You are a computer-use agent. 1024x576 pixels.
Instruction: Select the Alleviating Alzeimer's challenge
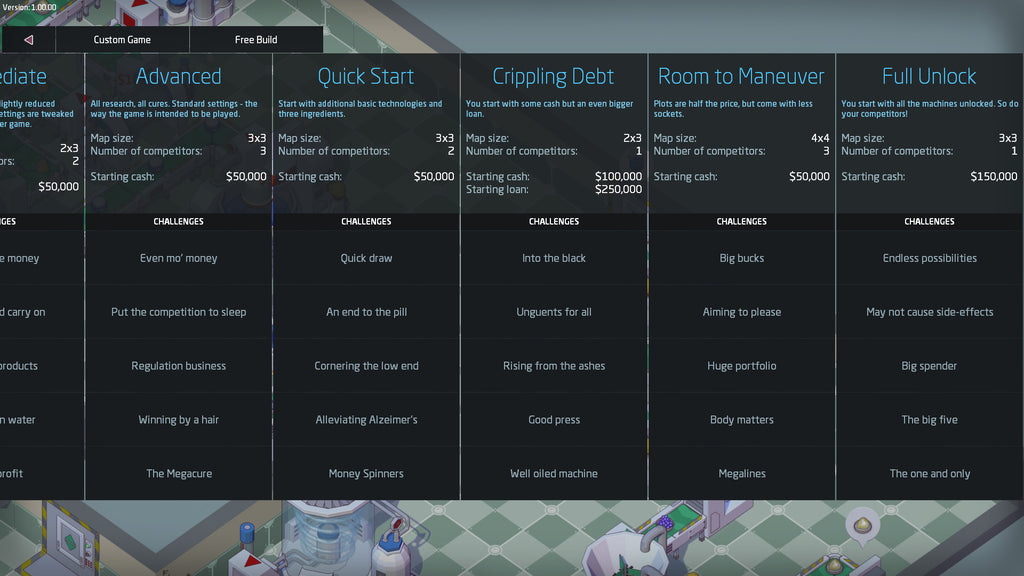(366, 420)
